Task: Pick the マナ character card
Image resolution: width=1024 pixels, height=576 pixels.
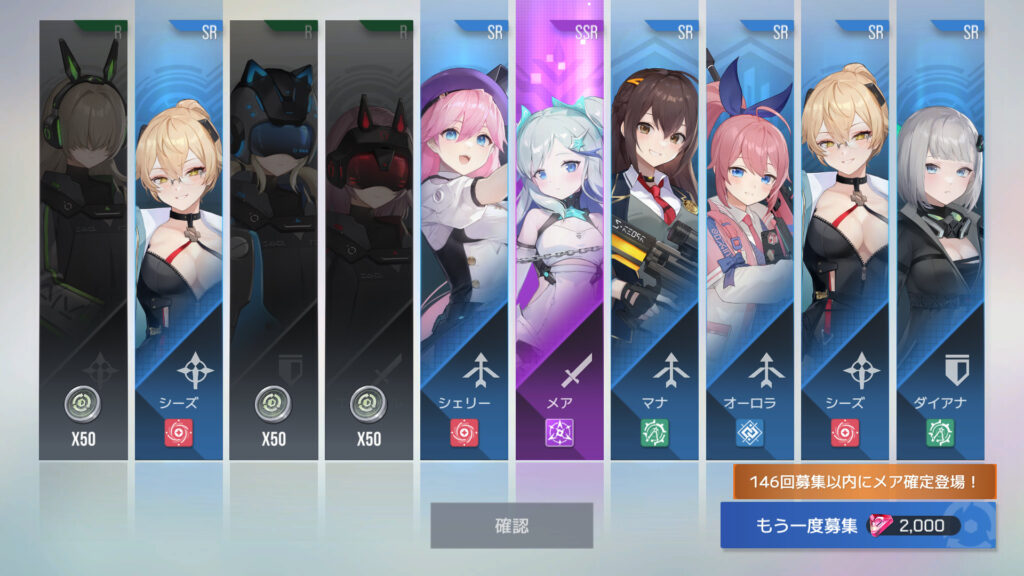Action: click(655, 240)
